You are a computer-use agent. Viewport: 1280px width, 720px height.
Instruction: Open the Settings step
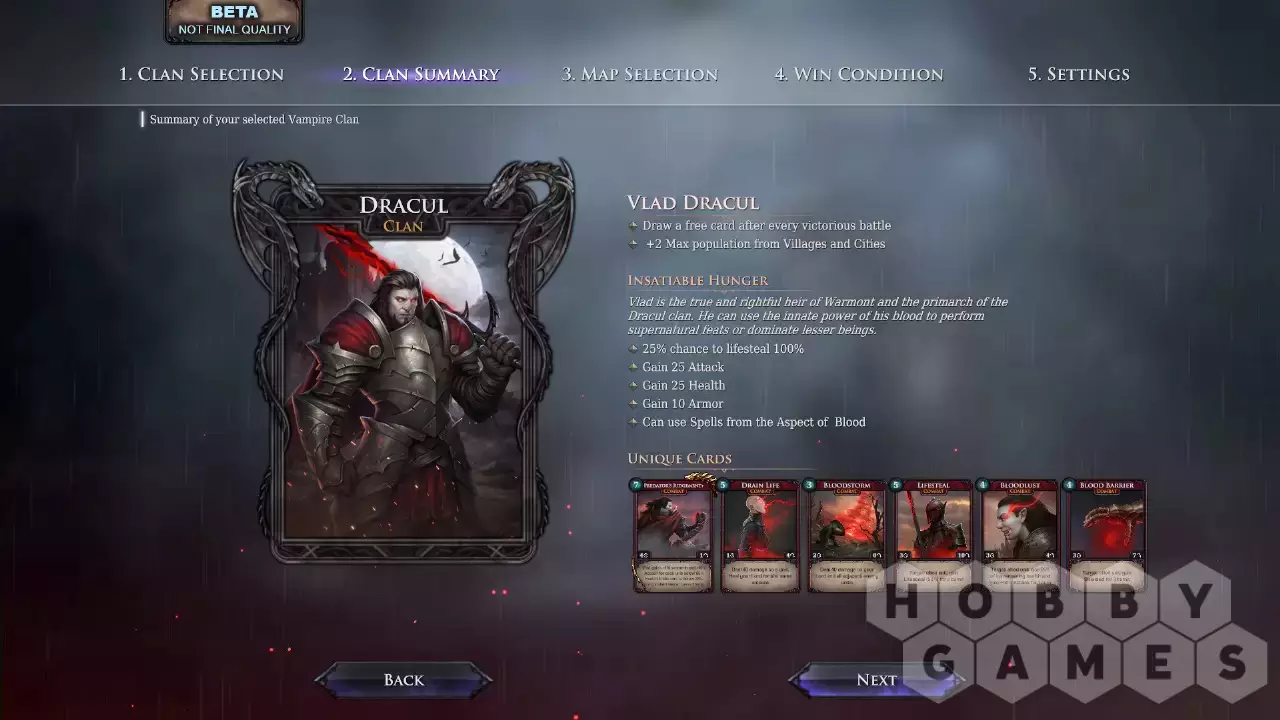(x=1078, y=74)
